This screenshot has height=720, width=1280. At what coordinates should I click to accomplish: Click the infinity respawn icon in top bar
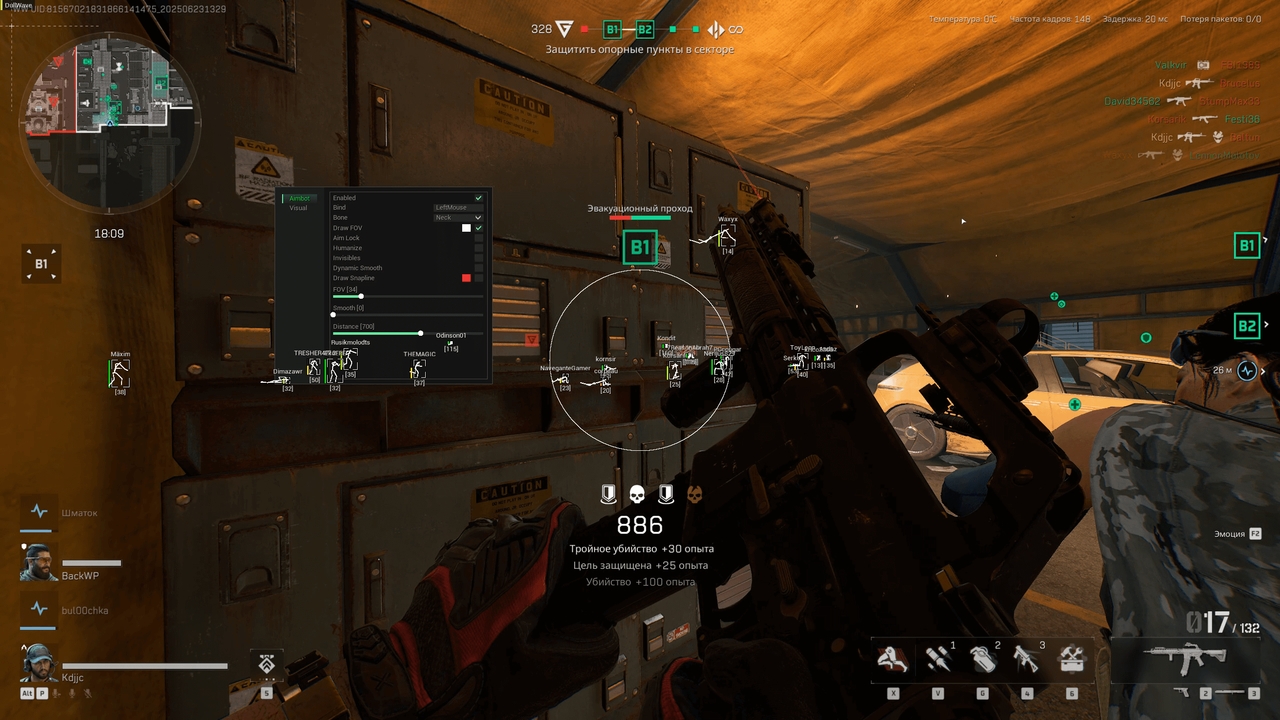point(735,30)
